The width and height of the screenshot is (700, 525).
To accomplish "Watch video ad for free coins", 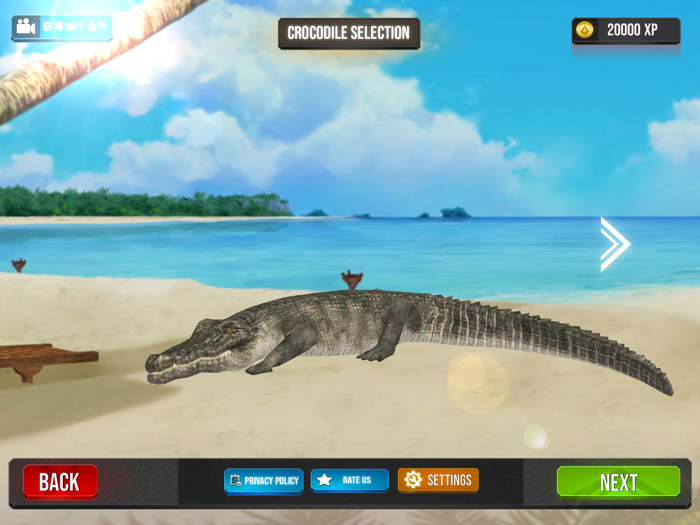I will pyautogui.click(x=61, y=27).
